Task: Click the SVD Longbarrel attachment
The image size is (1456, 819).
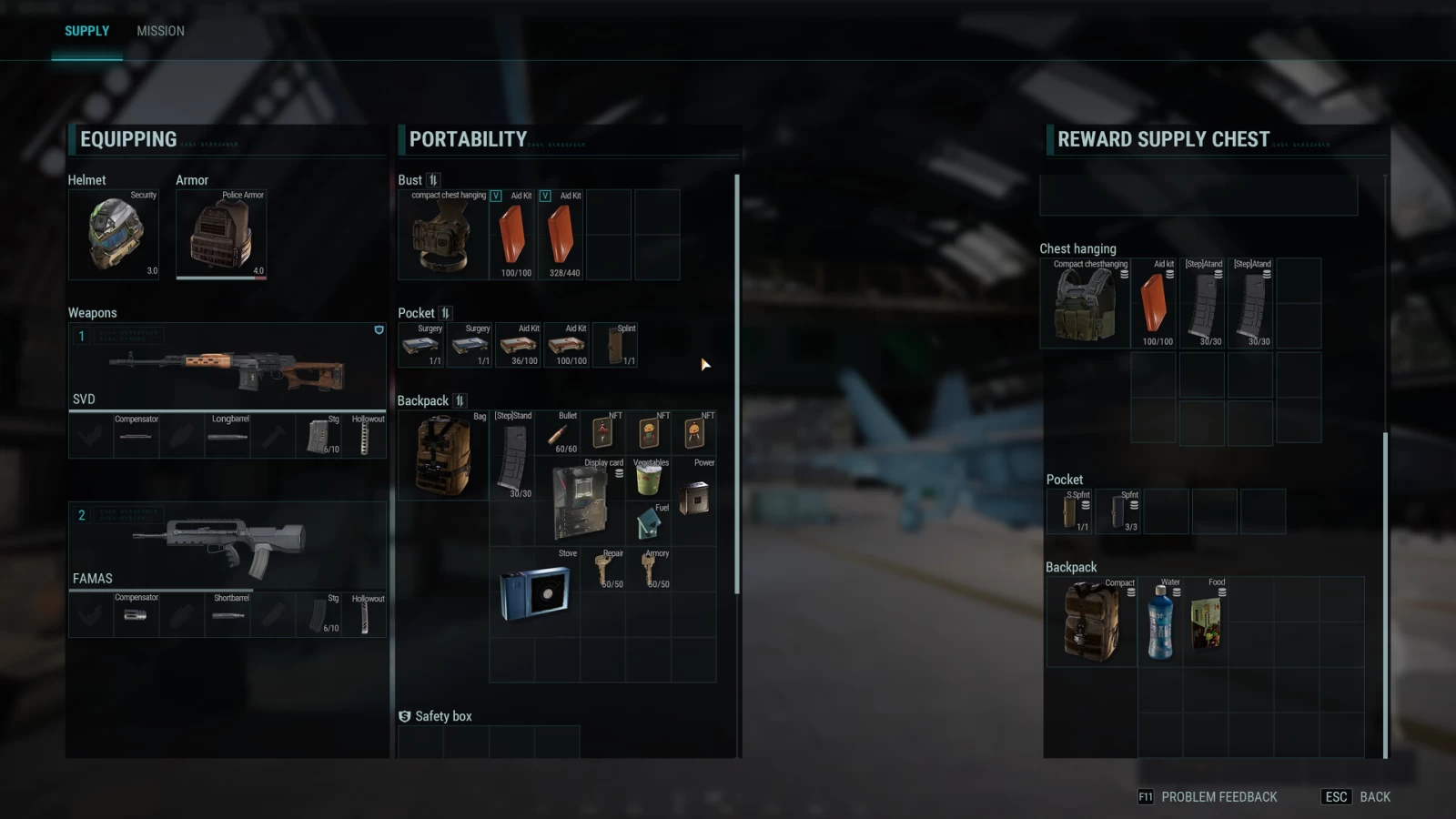Action: pyautogui.click(x=227, y=436)
